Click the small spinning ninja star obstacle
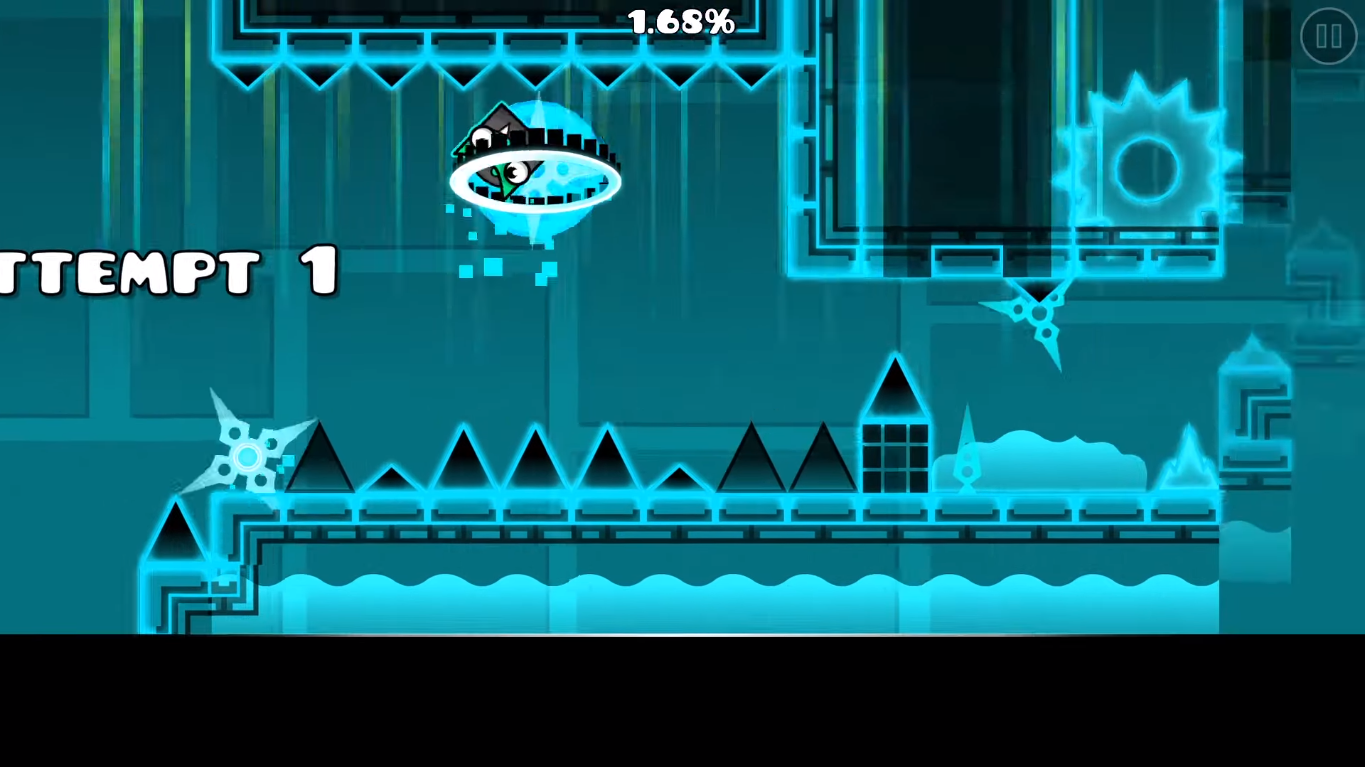Screen dimensions: 1365x767 pos(1037,310)
